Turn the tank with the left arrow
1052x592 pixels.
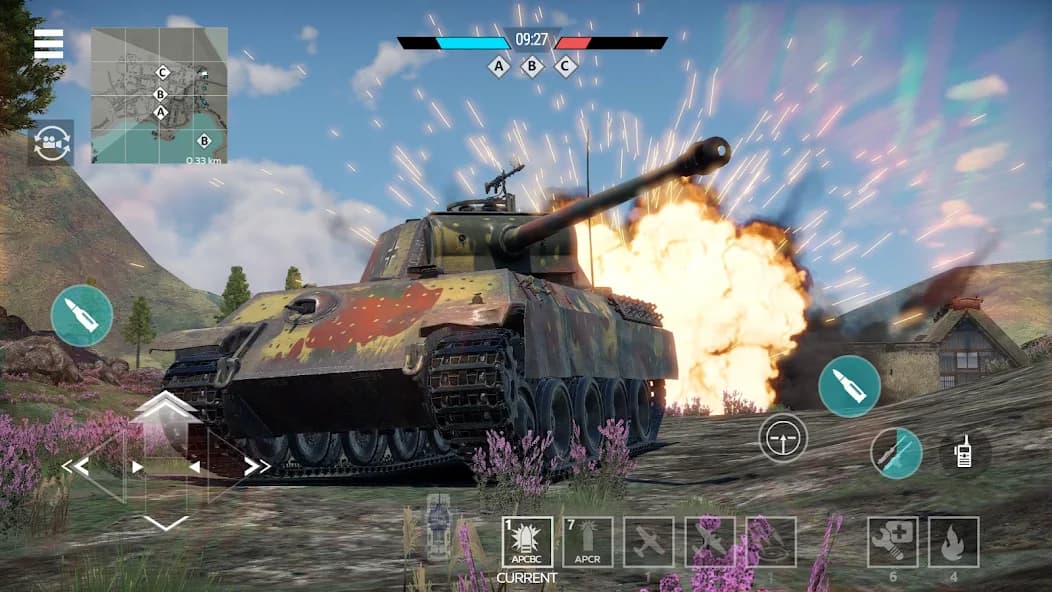[76, 466]
